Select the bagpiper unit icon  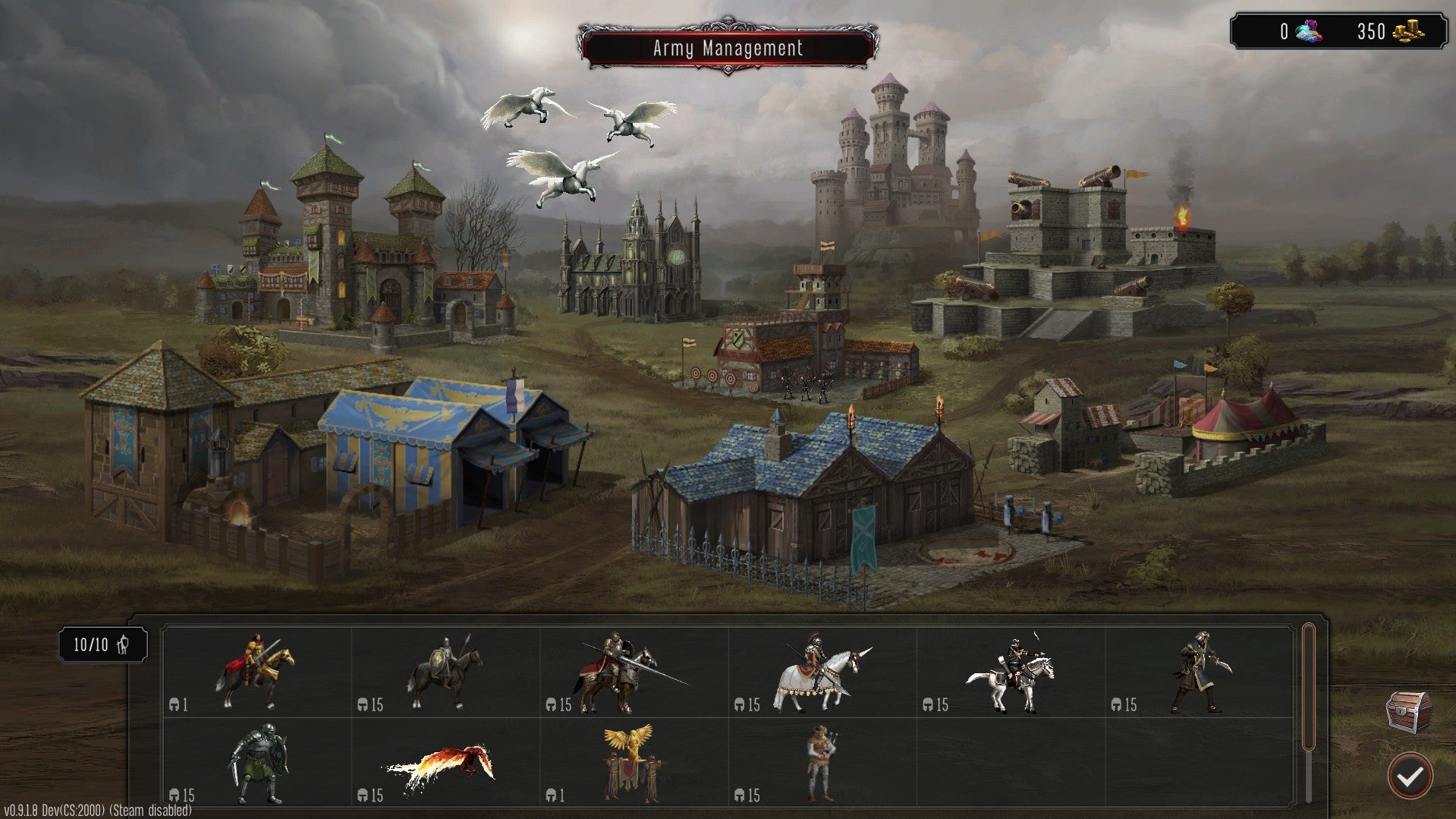tap(823, 759)
